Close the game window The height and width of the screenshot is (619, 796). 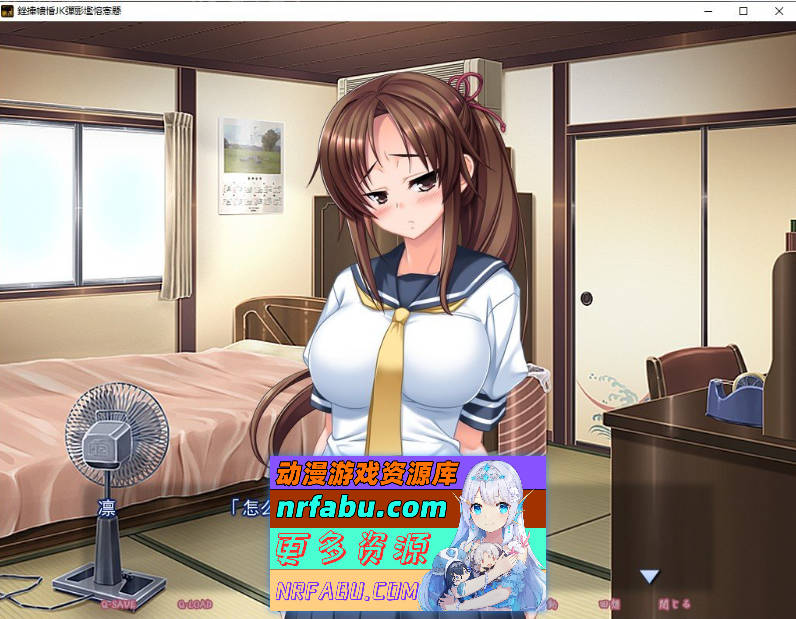(779, 11)
